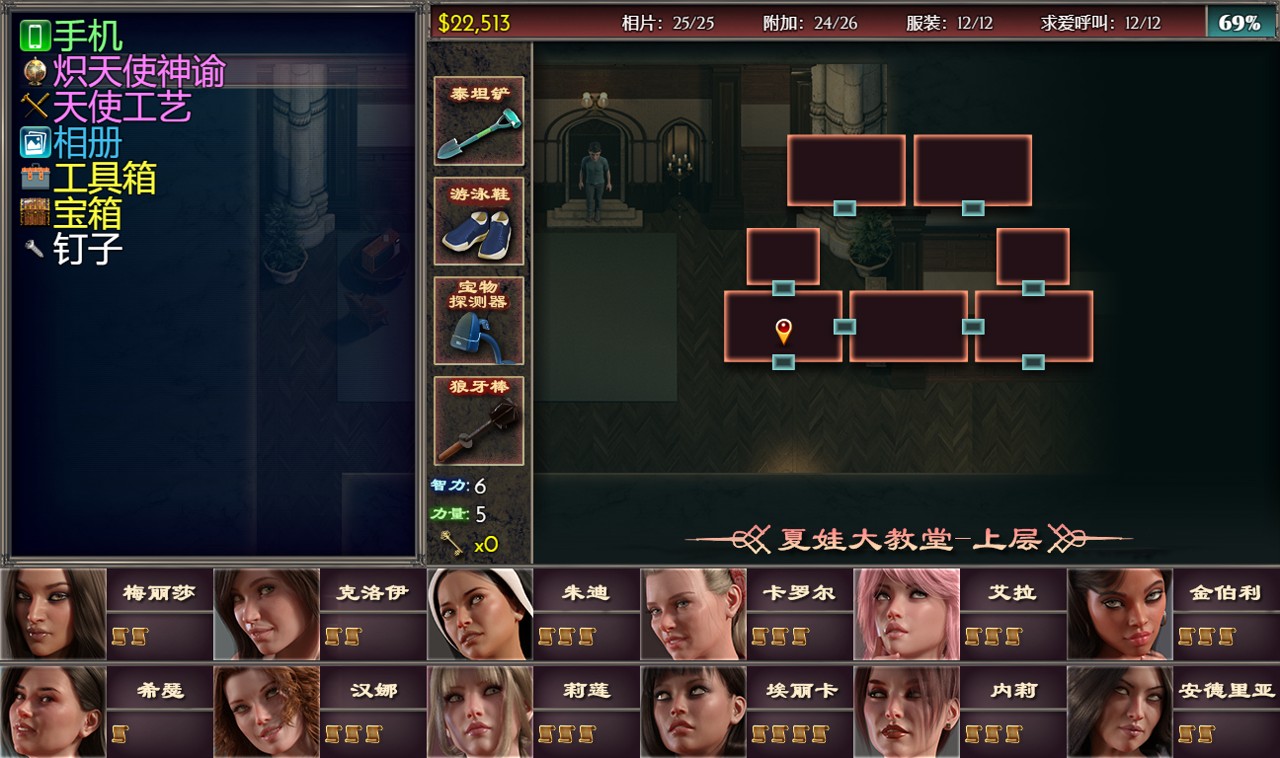
Task: Select 炽天使神谕 in the menu
Action: [x=138, y=71]
